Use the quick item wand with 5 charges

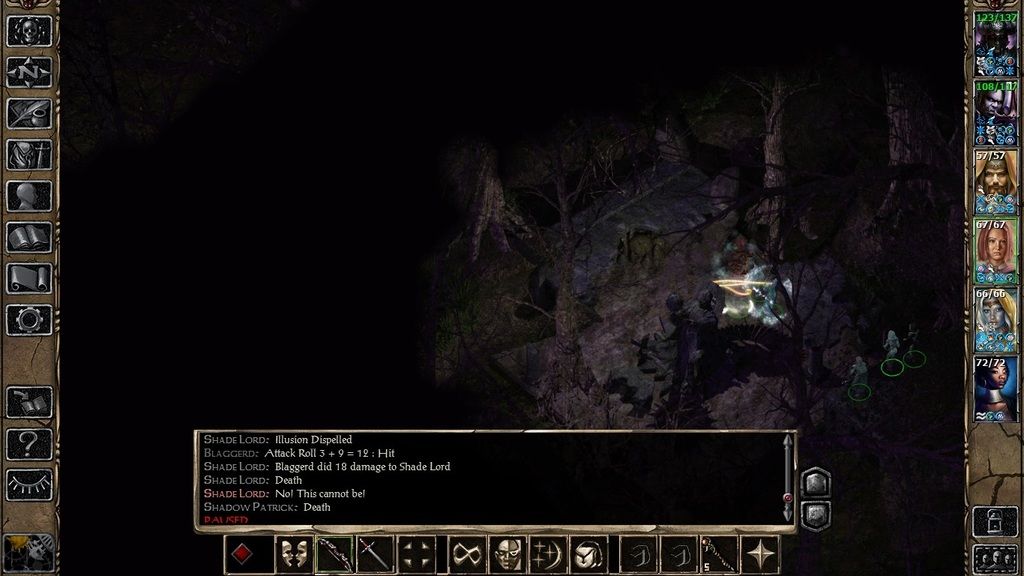tap(718, 554)
